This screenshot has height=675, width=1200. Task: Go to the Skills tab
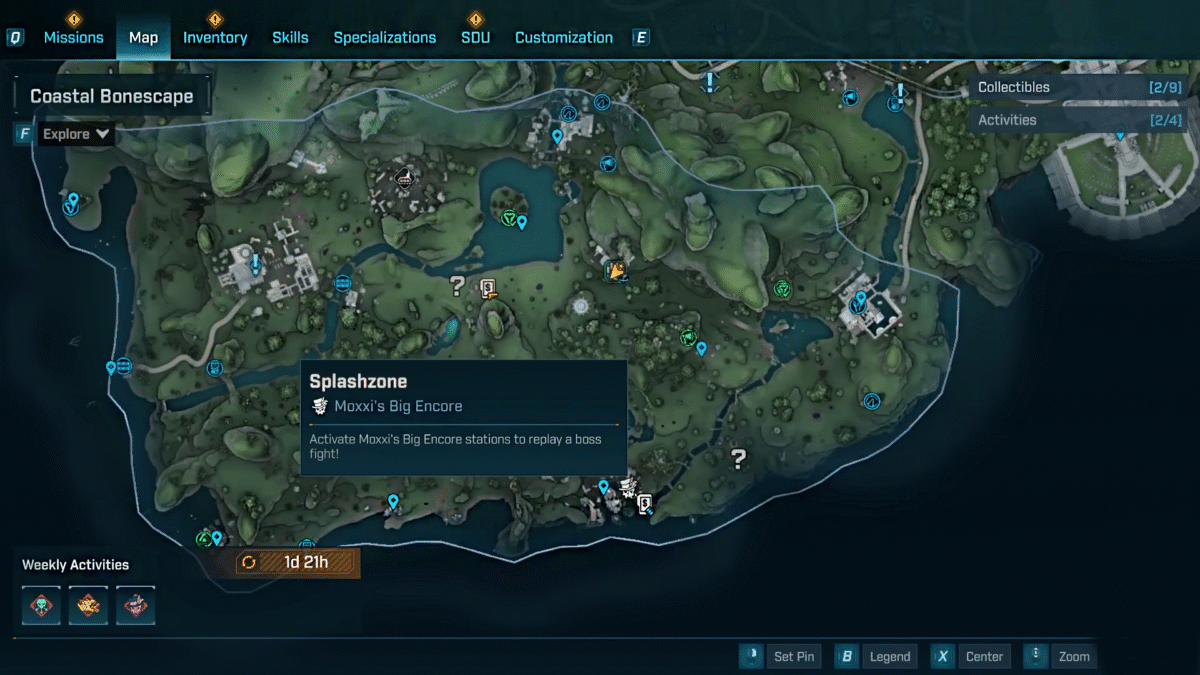pos(290,37)
